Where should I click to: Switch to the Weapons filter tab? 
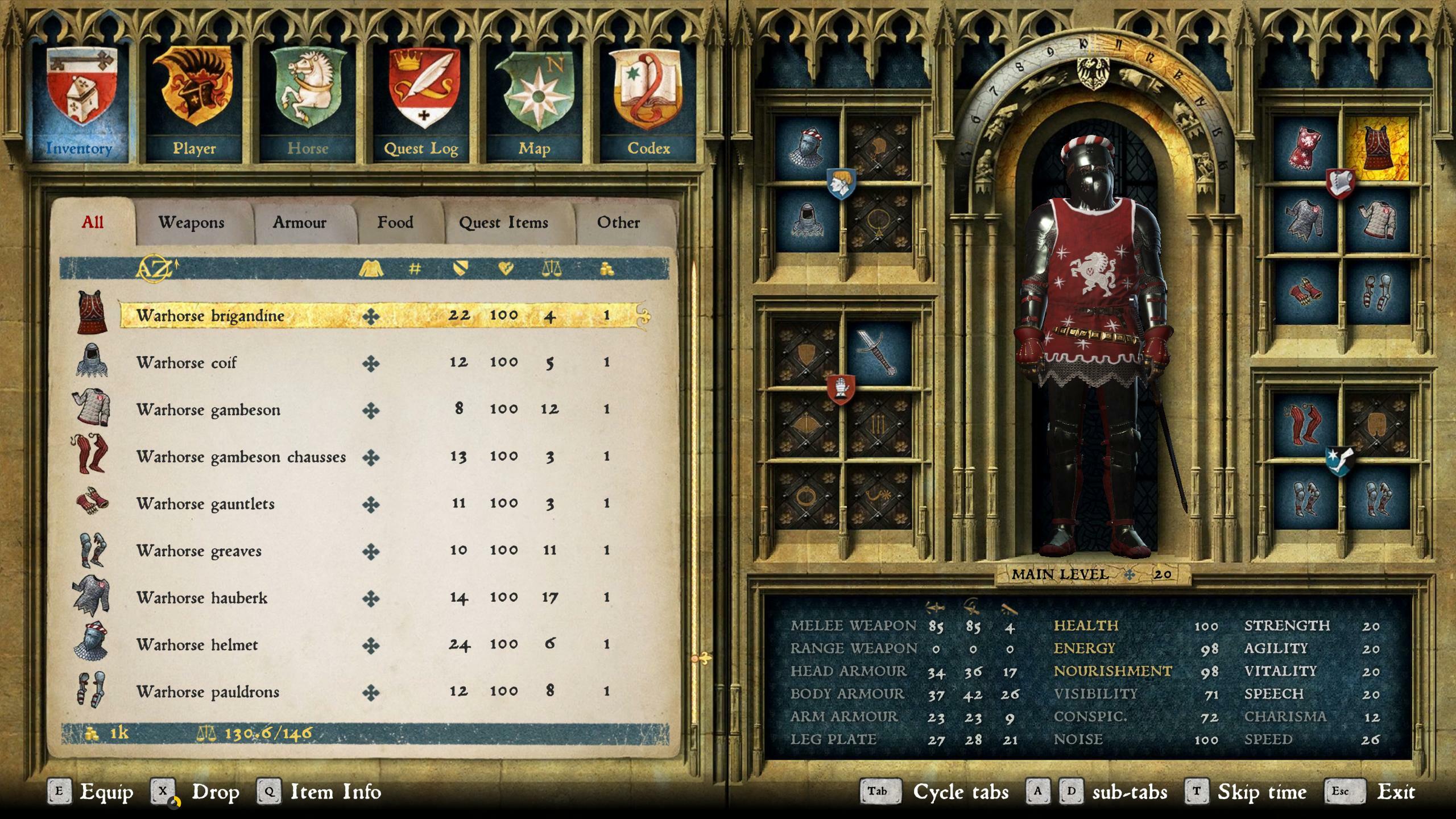[192, 223]
